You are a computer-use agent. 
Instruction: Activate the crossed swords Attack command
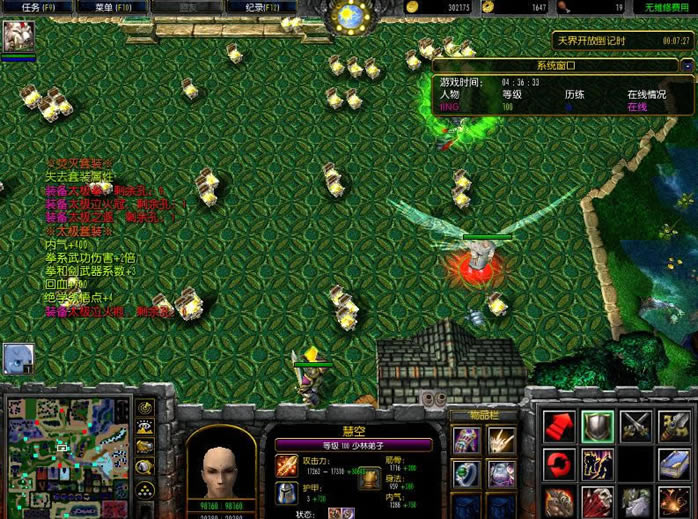[635, 426]
